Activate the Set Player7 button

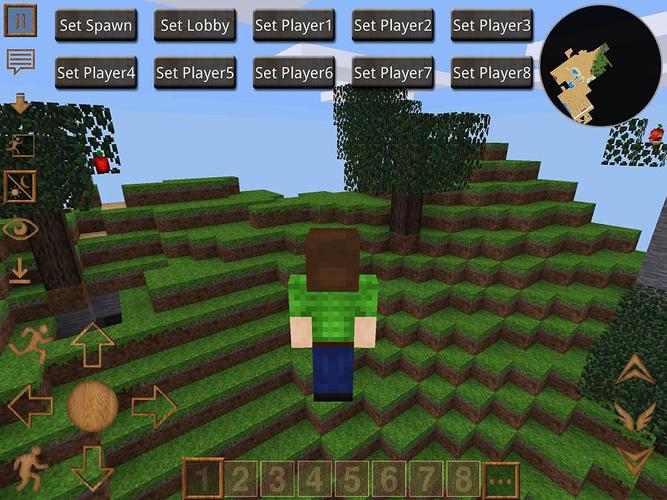[392, 72]
